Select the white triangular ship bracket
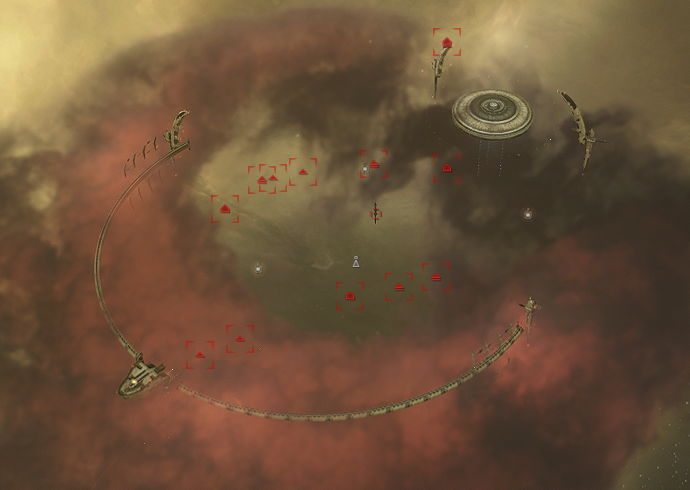Viewport: 690px width, 490px height. point(355,262)
